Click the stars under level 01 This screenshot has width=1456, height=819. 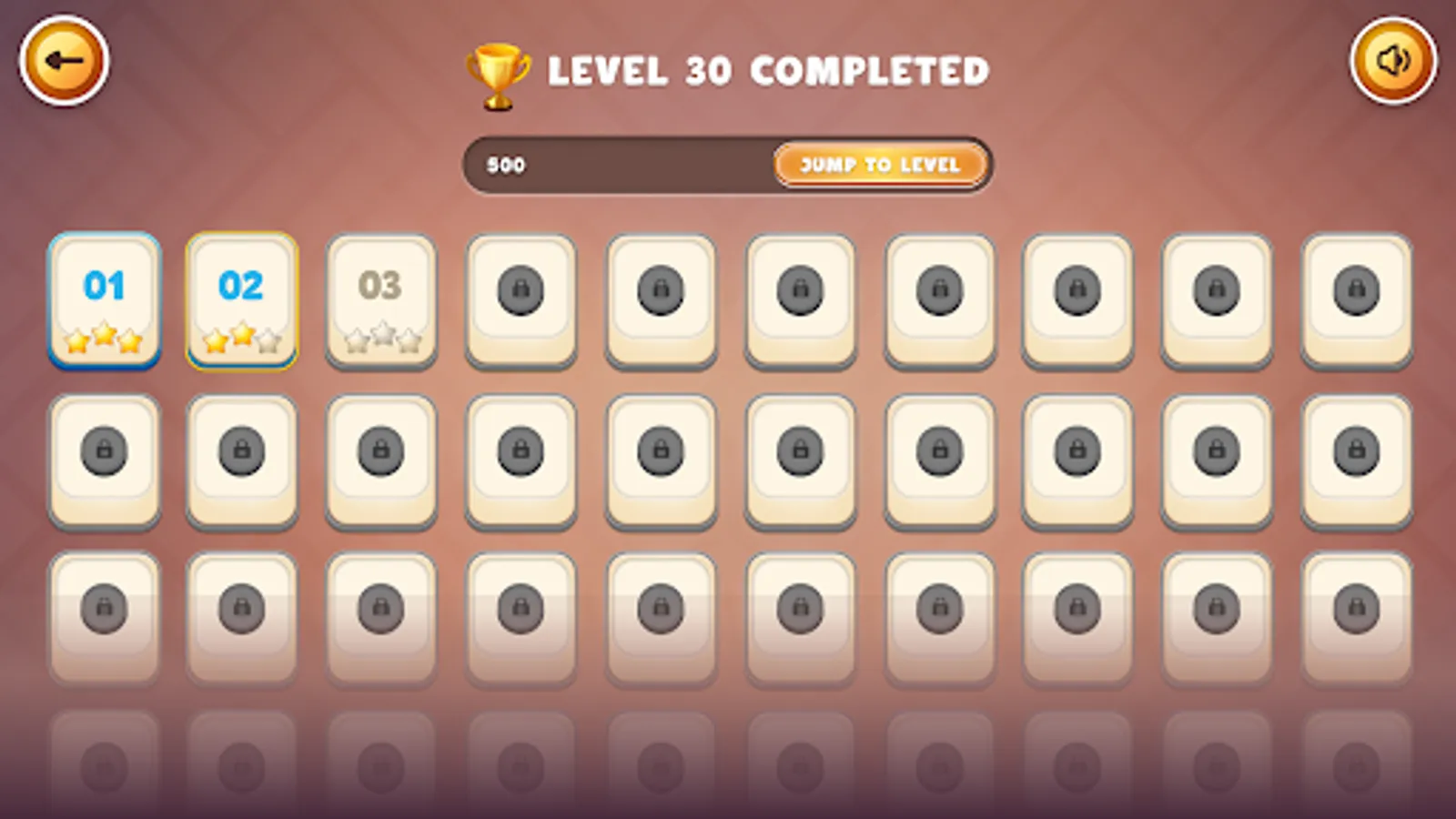pos(104,339)
